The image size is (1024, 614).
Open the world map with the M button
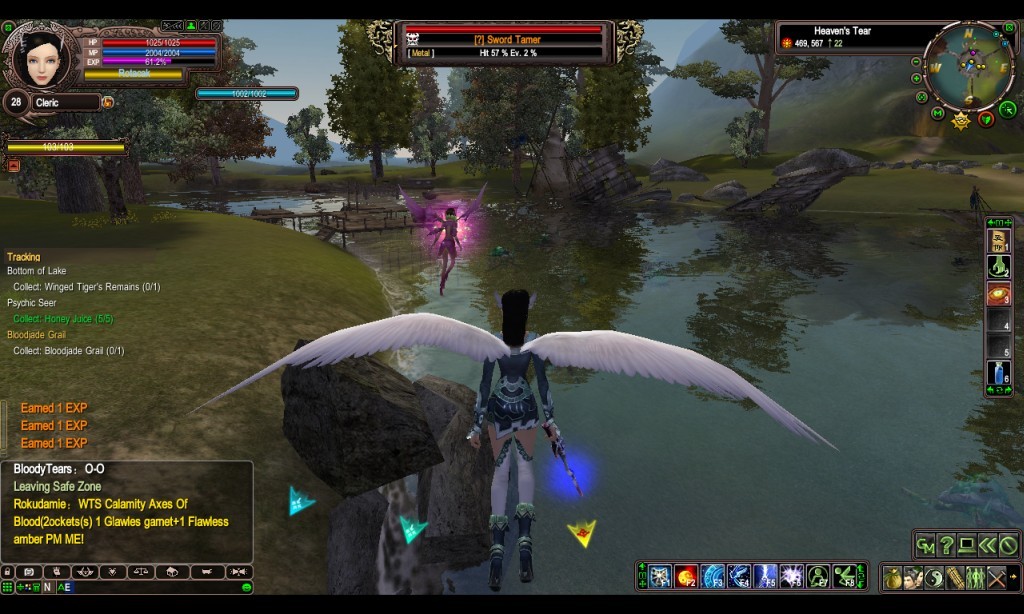click(x=937, y=113)
